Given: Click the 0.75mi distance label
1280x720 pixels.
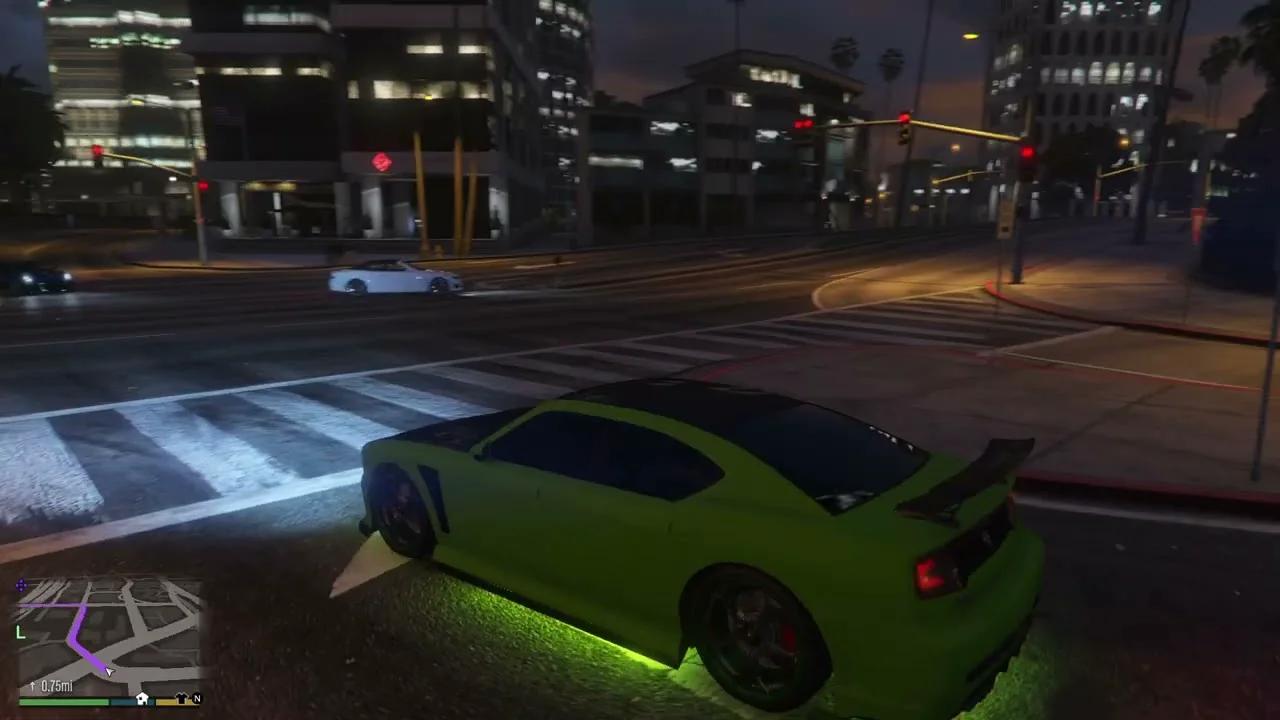Looking at the screenshot, I should pos(57,686).
